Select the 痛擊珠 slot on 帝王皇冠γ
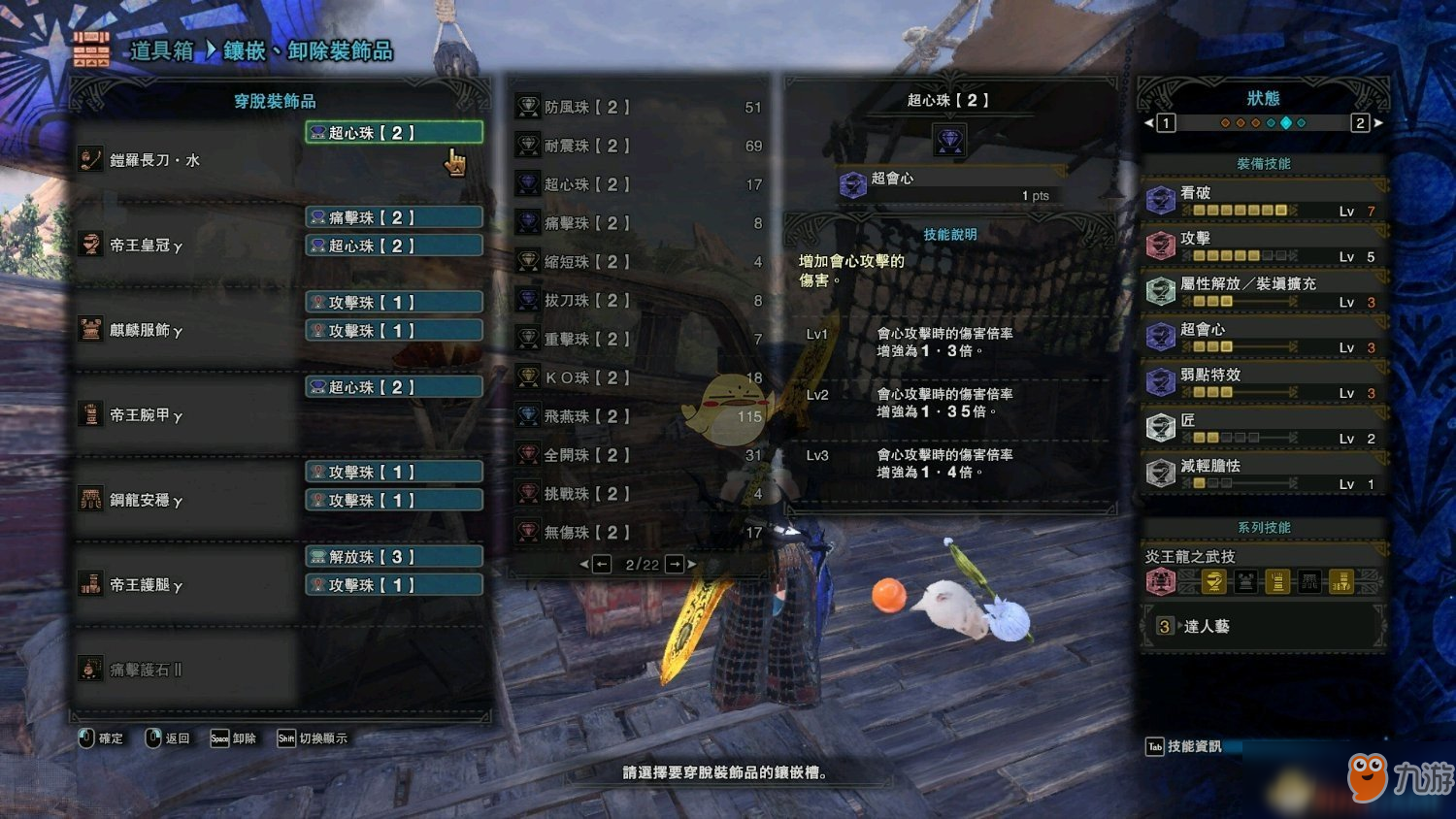The width and height of the screenshot is (1456, 819). pos(394,217)
